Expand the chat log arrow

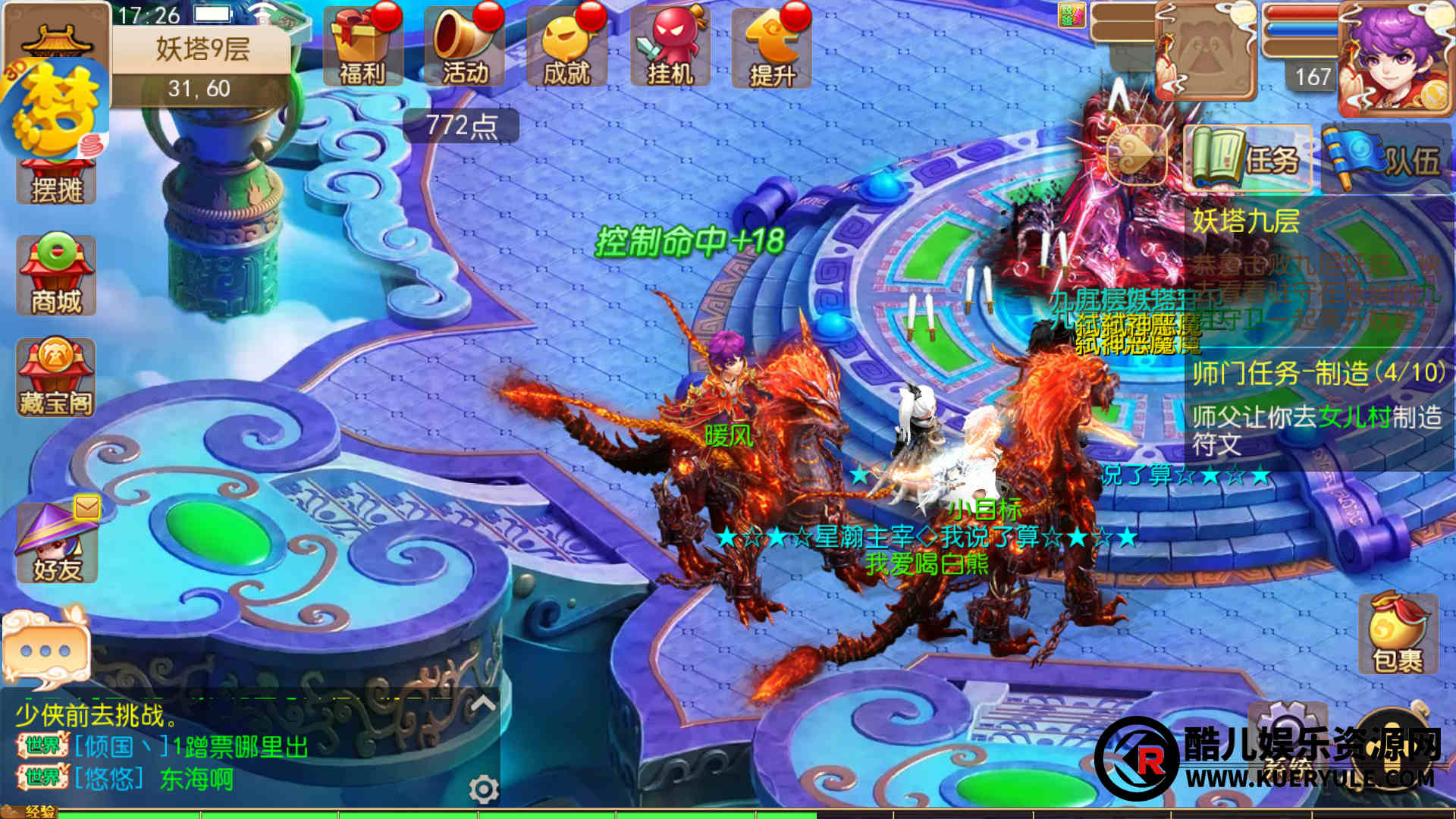point(483,704)
